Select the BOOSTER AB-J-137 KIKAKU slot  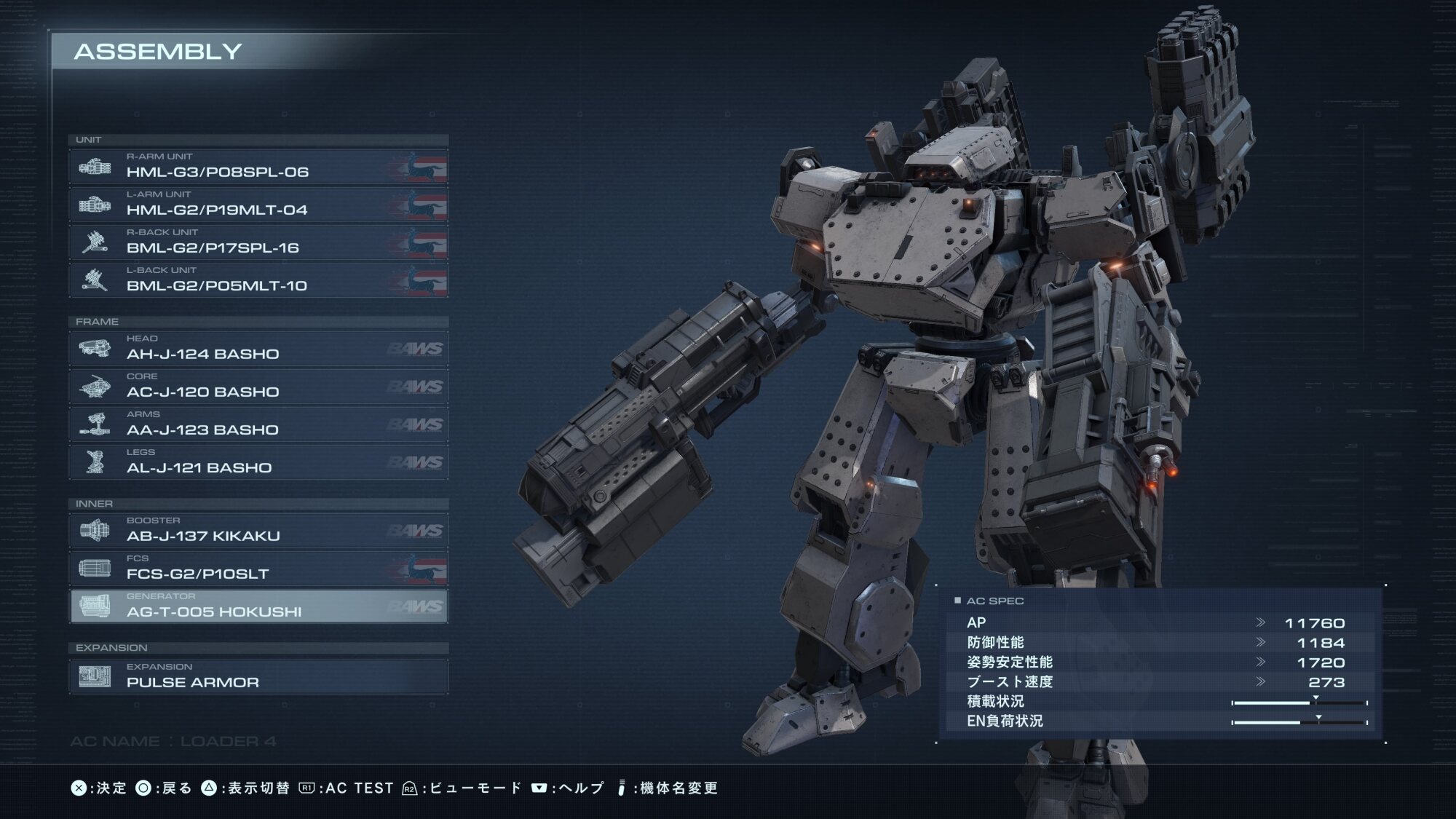[258, 530]
